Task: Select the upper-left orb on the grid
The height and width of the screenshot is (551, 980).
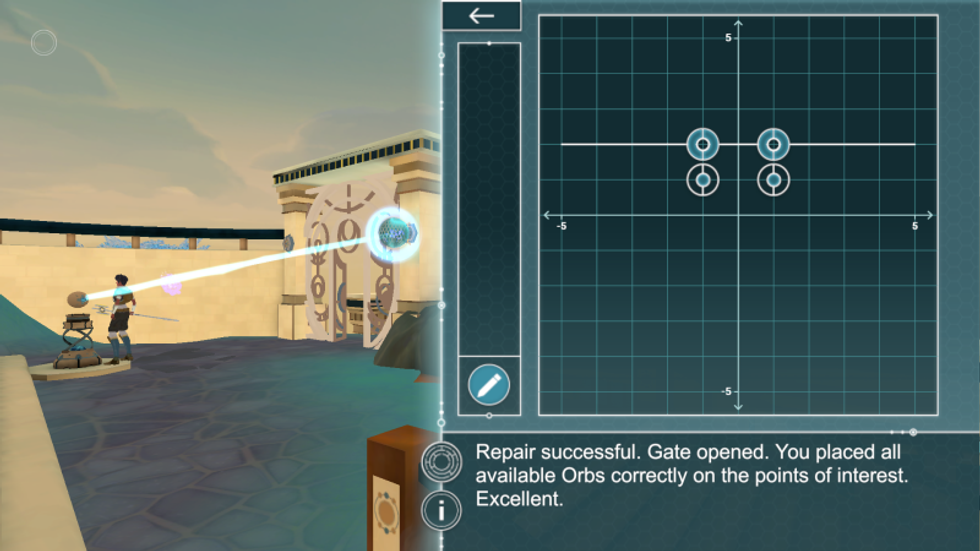Action: point(703,145)
